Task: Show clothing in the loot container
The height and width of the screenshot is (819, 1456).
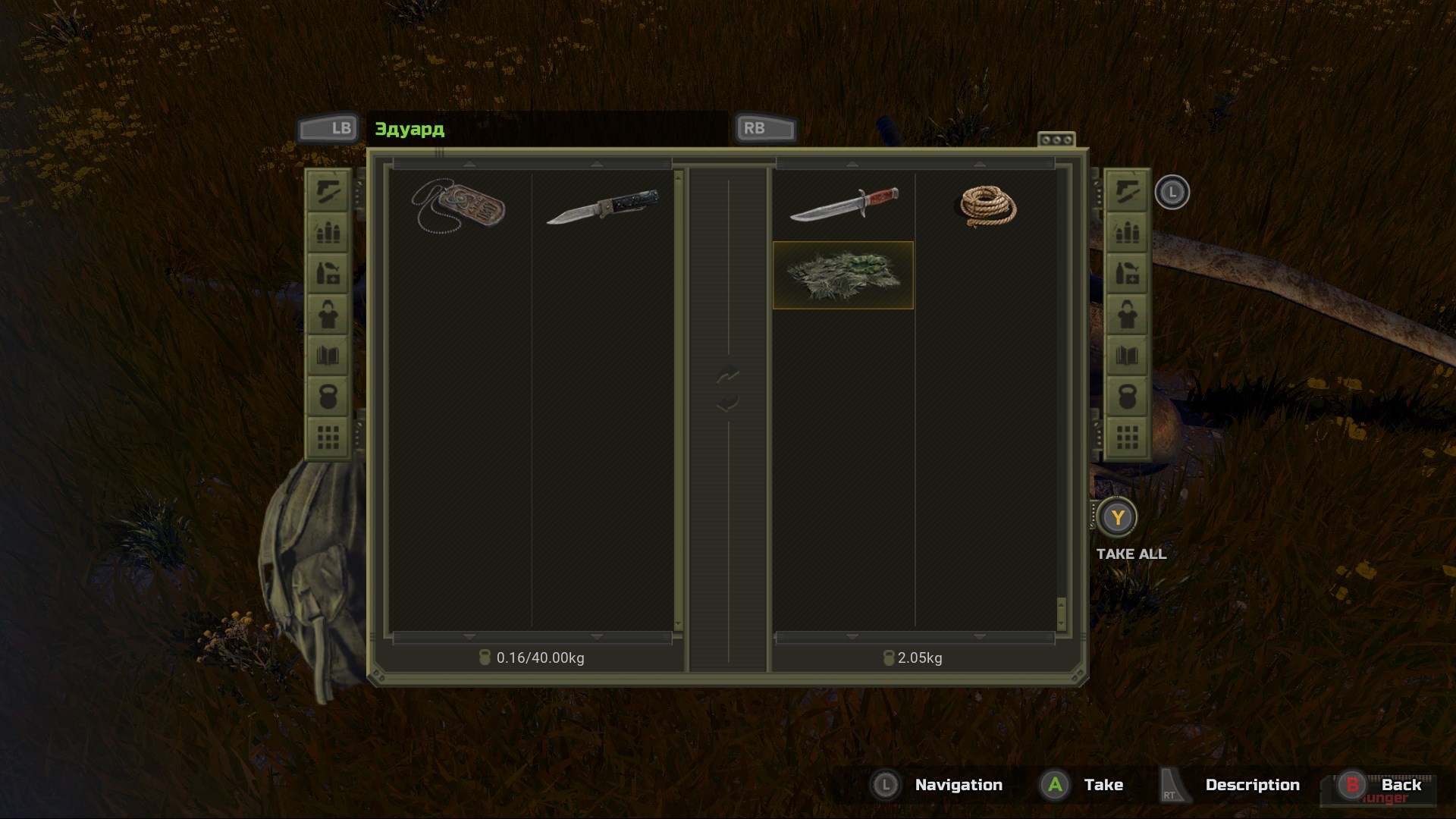Action: coord(1127,315)
